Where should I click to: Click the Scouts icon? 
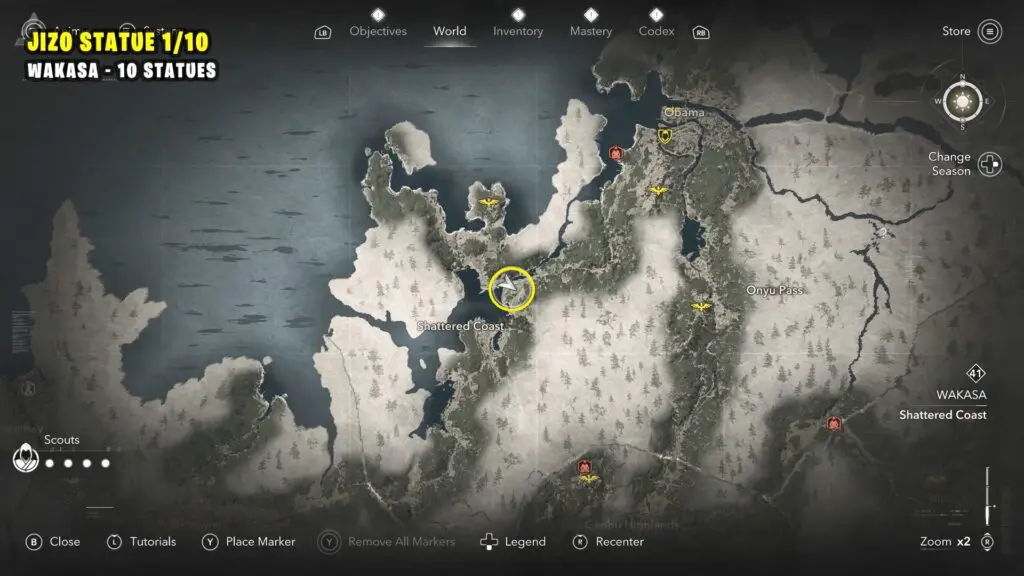[25, 459]
